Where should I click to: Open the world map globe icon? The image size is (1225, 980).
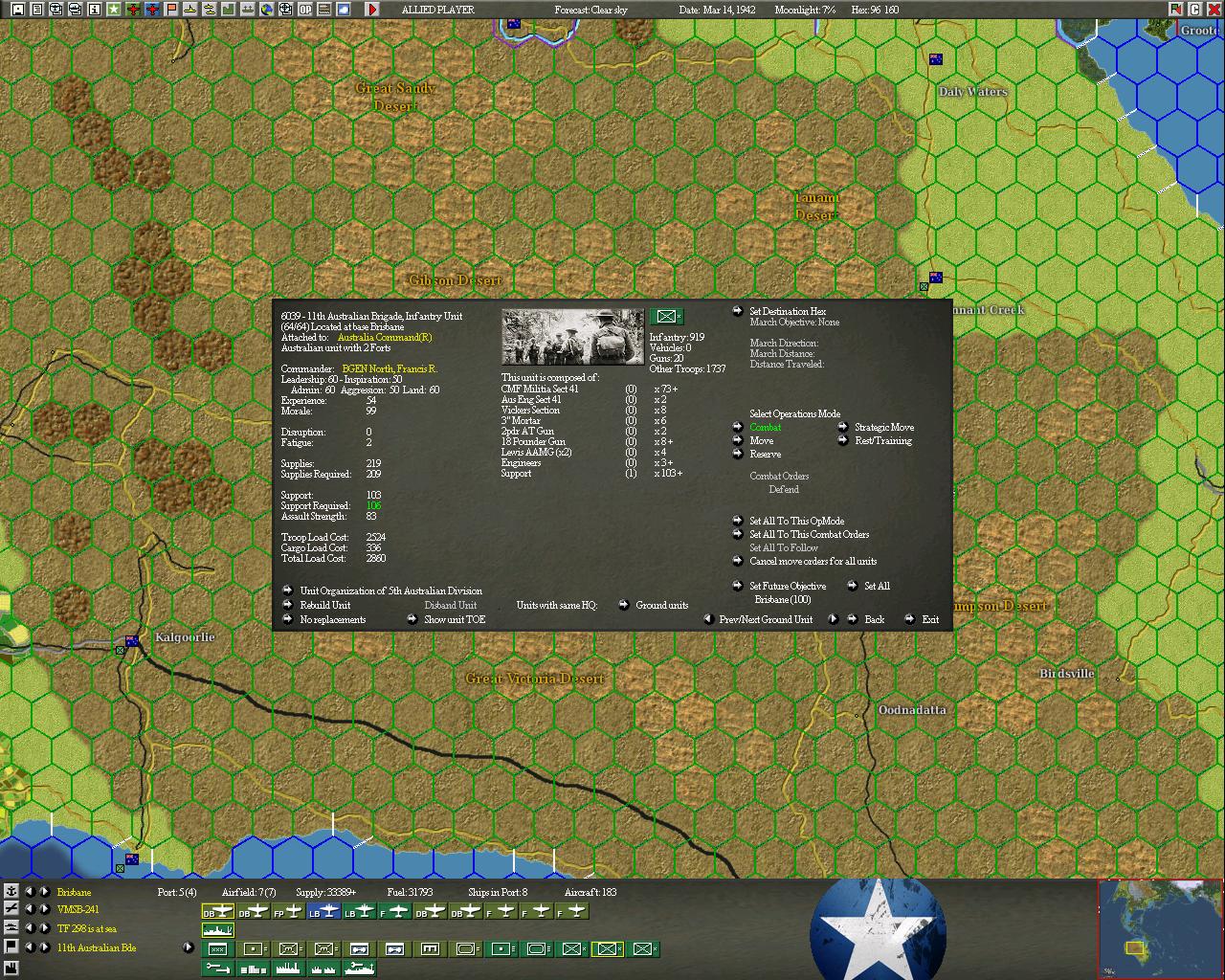coord(266,11)
